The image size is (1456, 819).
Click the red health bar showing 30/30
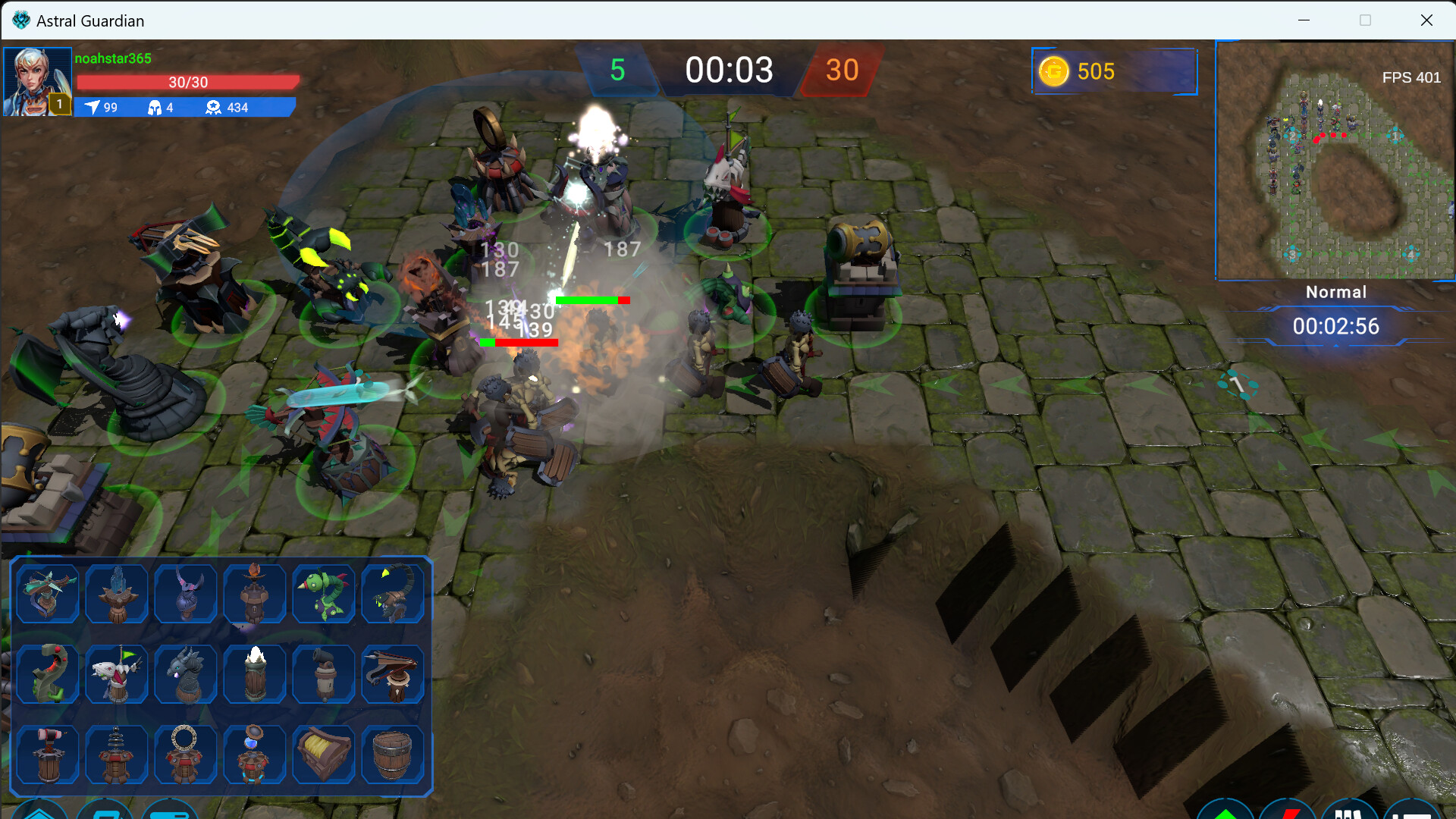[x=187, y=82]
